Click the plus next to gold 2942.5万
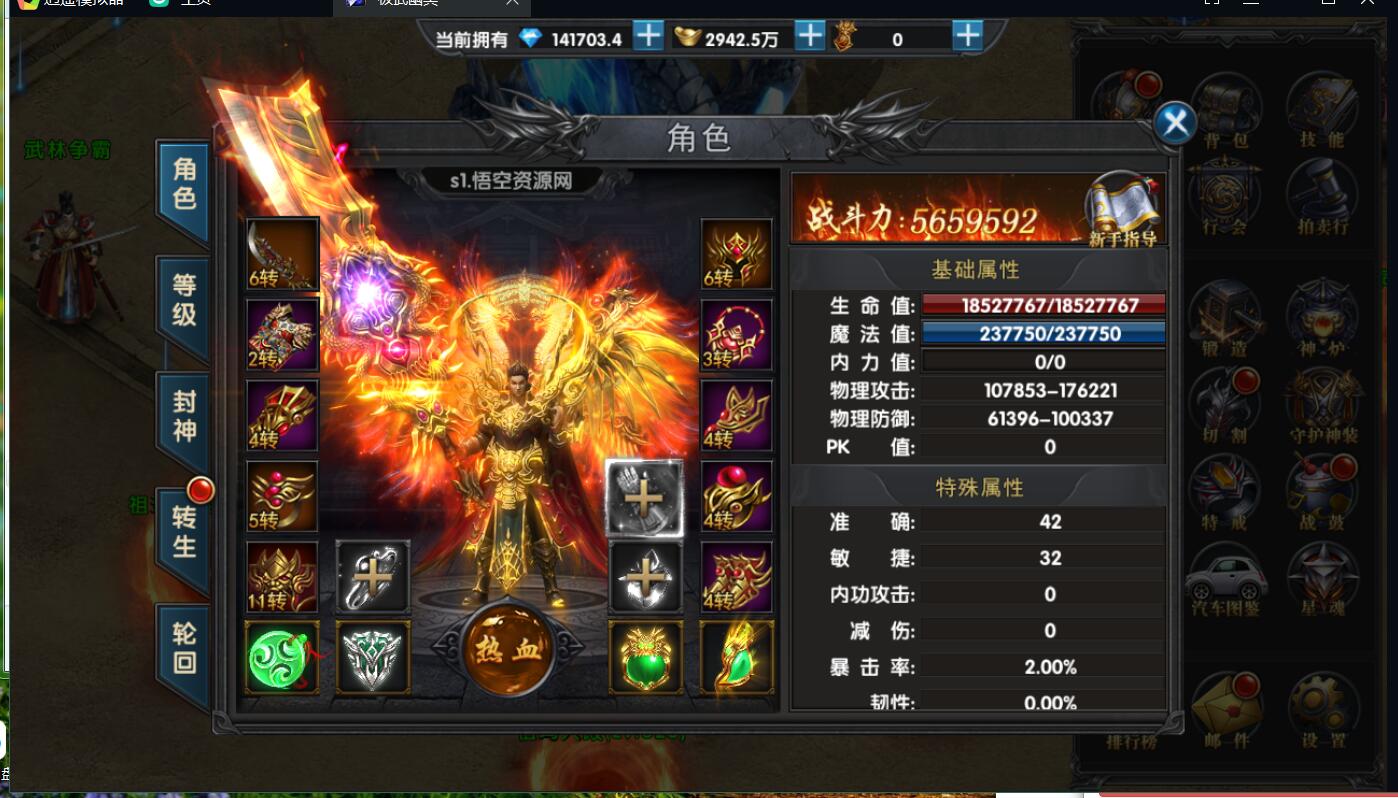The width and height of the screenshot is (1398, 798). click(x=808, y=36)
